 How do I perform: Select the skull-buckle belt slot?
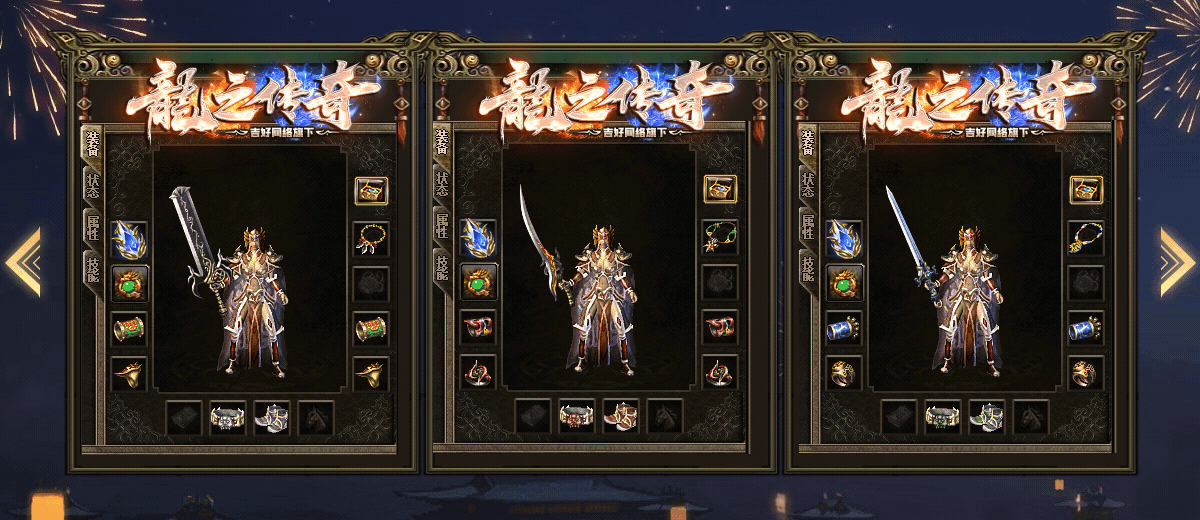(227, 416)
